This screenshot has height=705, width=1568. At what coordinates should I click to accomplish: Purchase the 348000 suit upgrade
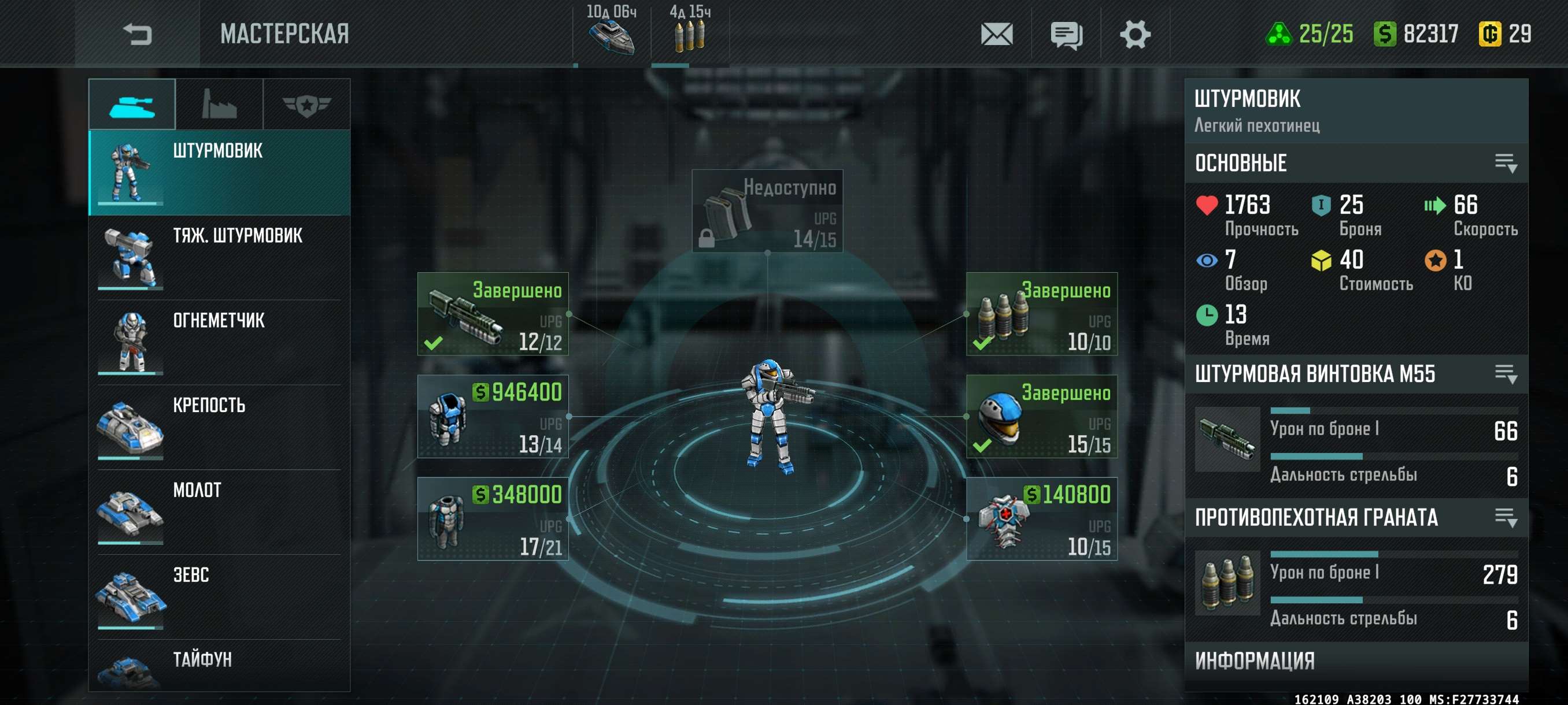pos(493,519)
